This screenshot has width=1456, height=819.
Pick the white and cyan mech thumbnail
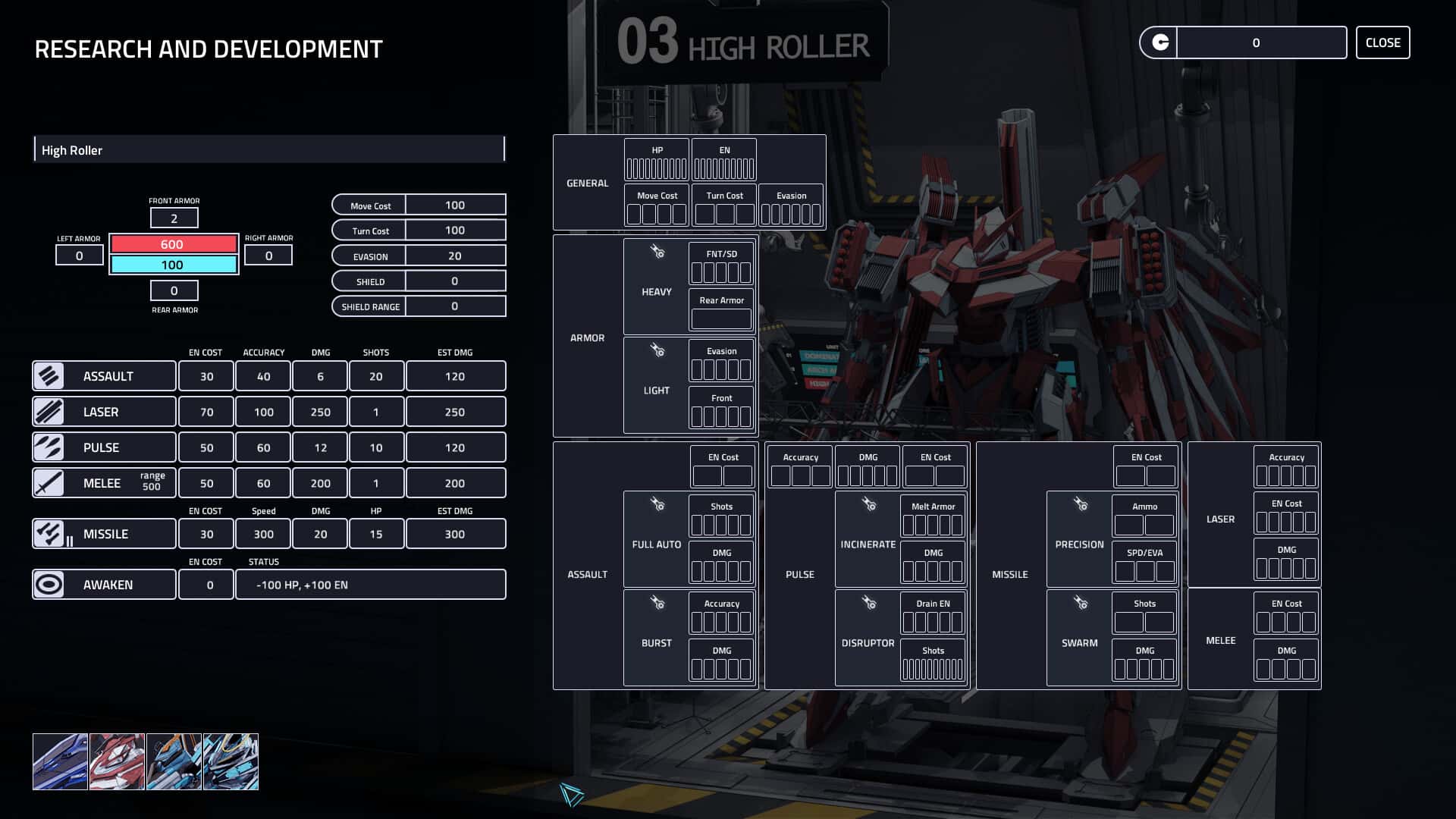231,761
